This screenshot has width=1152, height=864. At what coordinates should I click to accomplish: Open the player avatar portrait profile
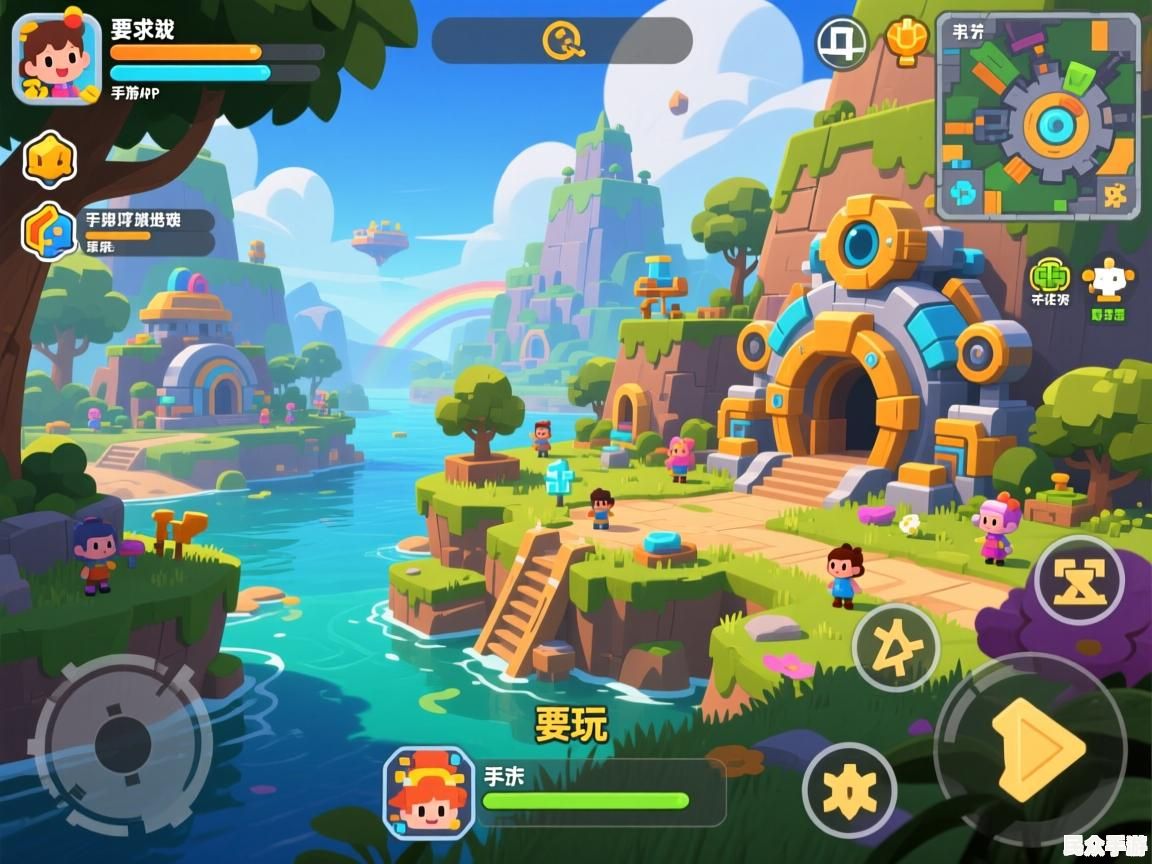pos(56,58)
